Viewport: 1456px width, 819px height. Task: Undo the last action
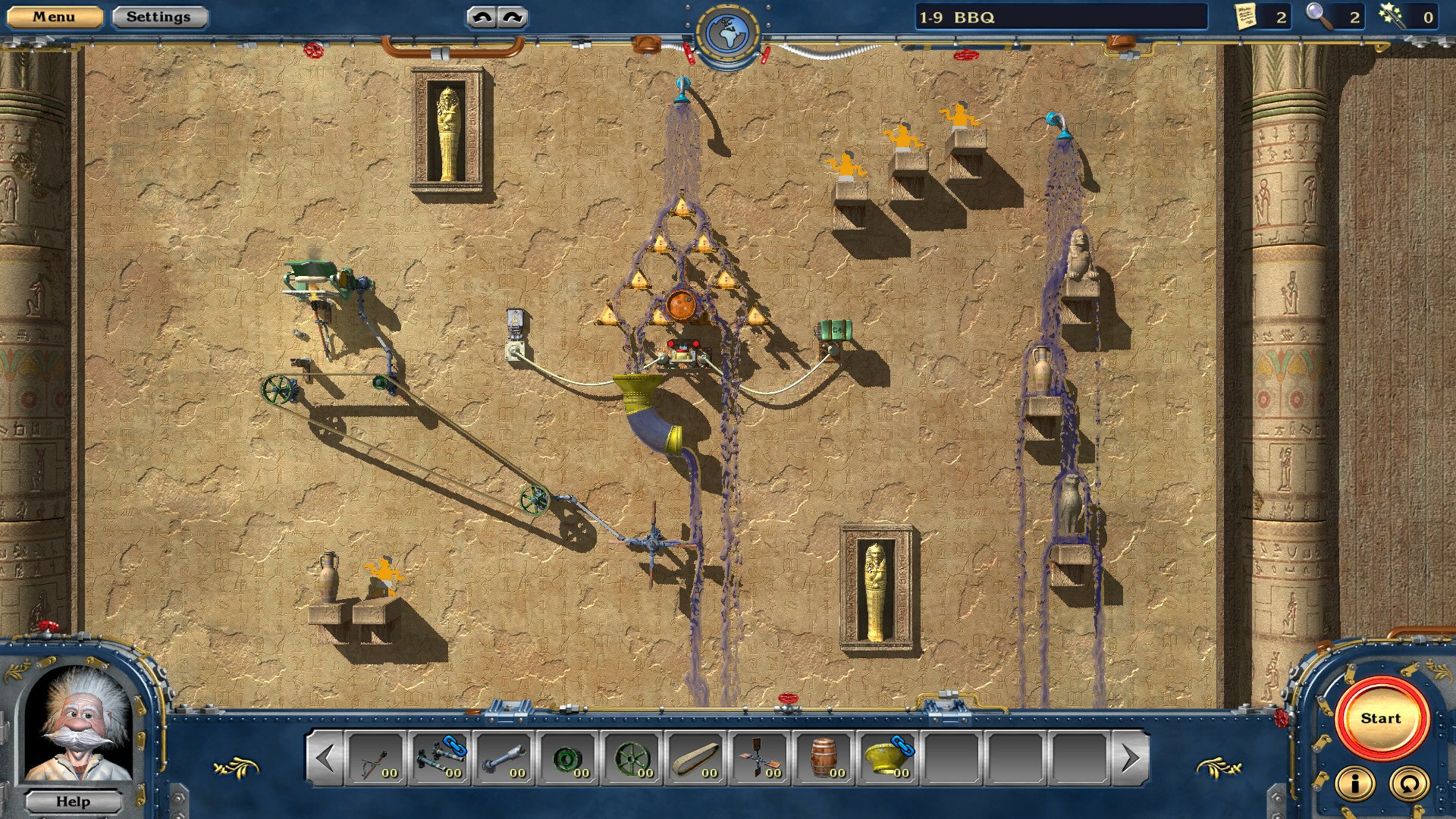tap(482, 17)
